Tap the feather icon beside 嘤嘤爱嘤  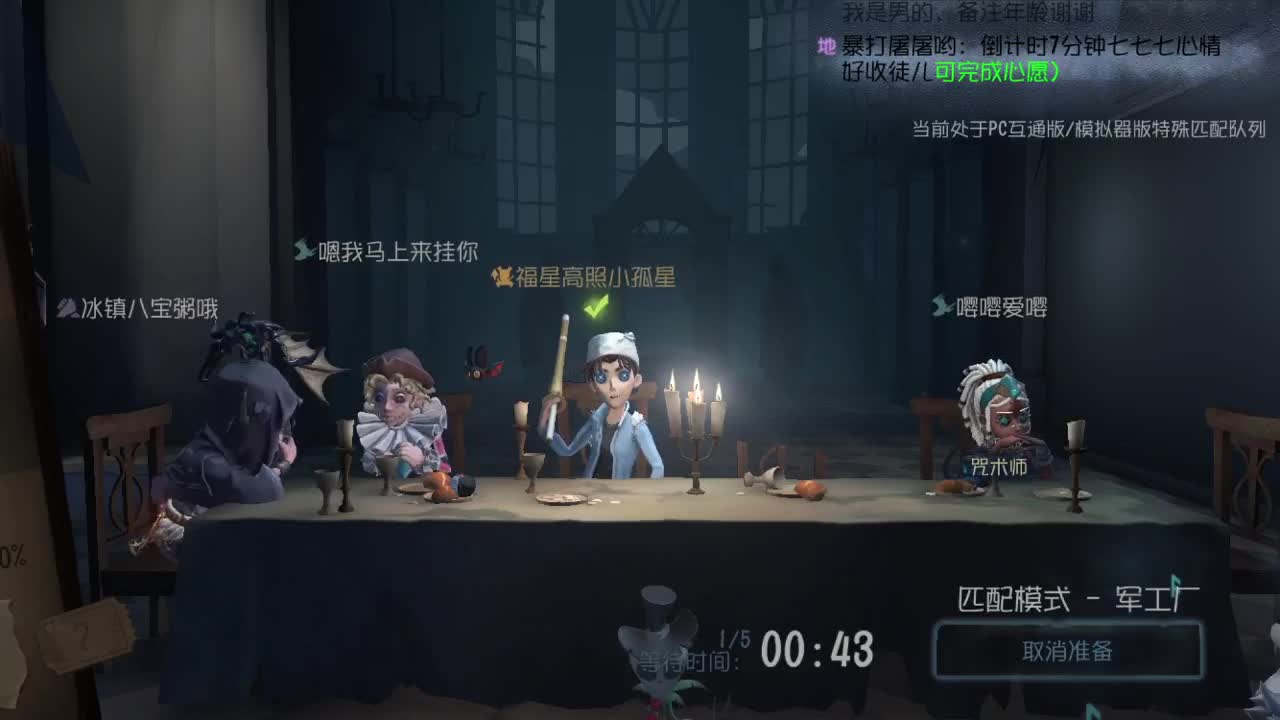coord(941,307)
